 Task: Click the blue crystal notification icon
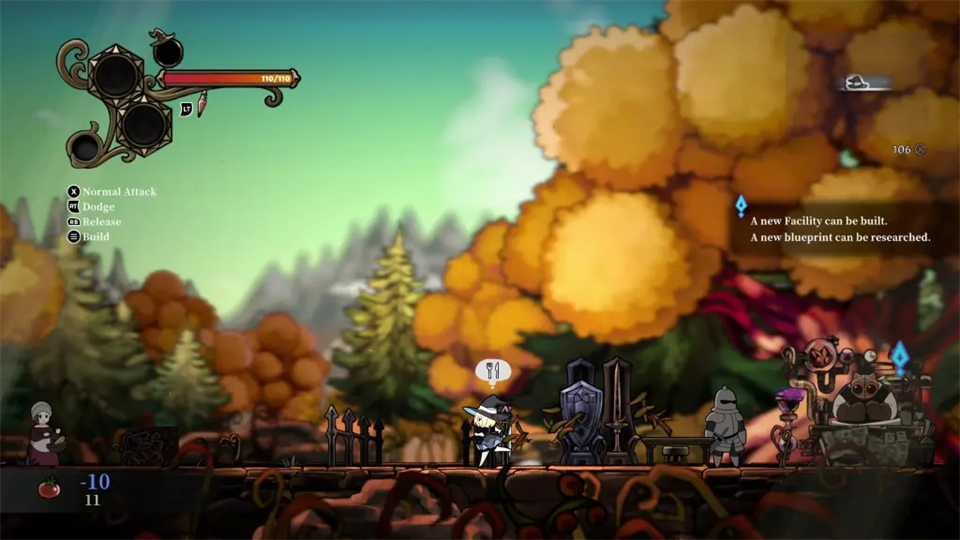tap(741, 206)
